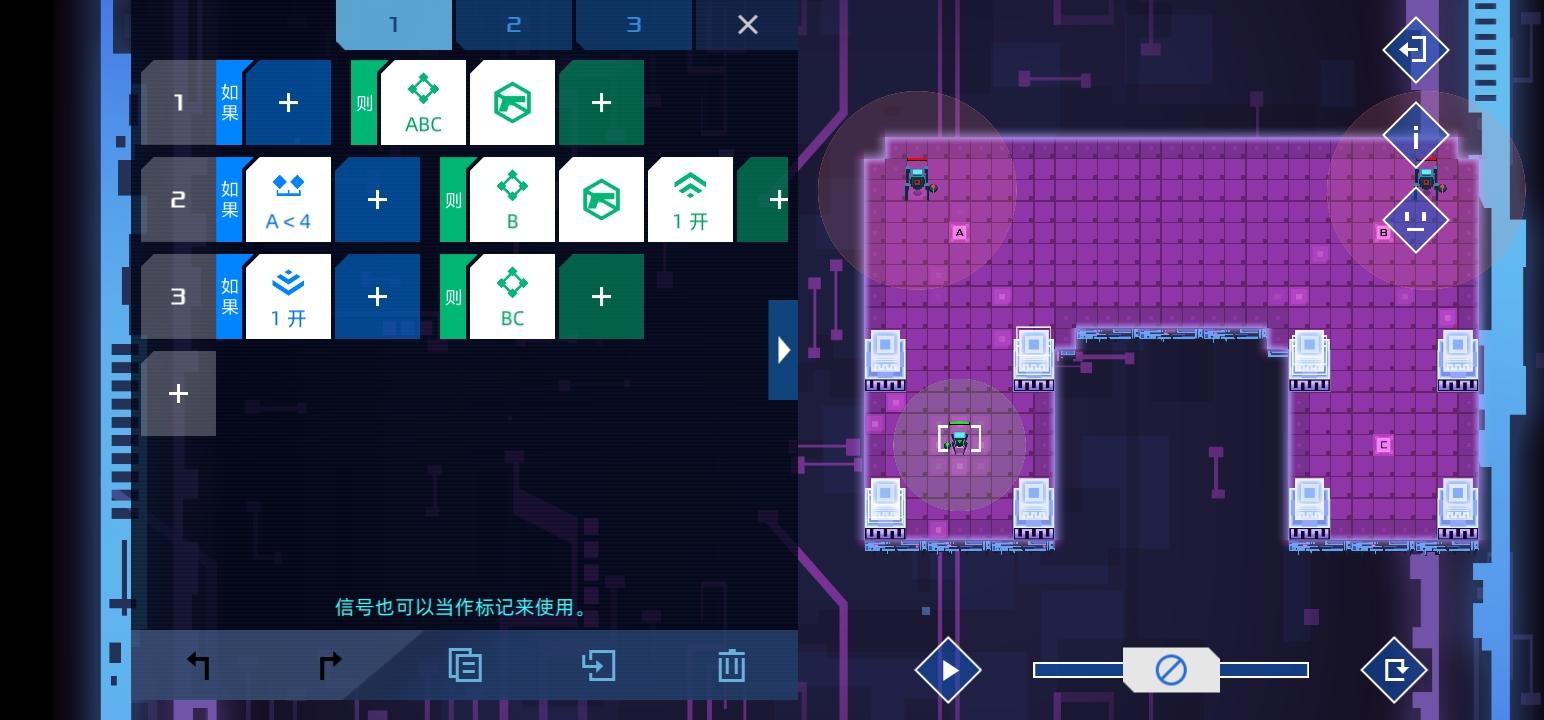Click the prohibition symbol on the speed slider
Viewport: 1544px width, 720px height.
[1171, 670]
